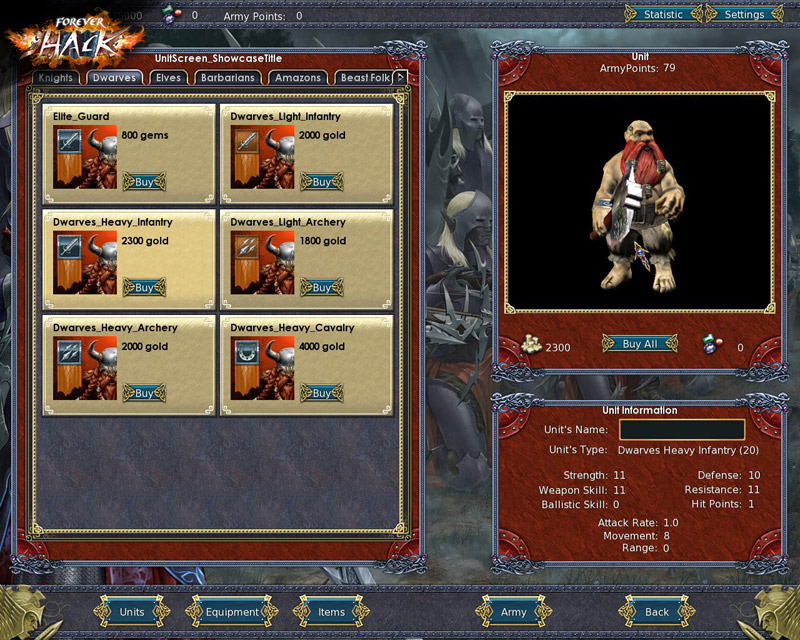The height and width of the screenshot is (640, 800).
Task: Focus the Unit's Name text field
Action: 681,430
